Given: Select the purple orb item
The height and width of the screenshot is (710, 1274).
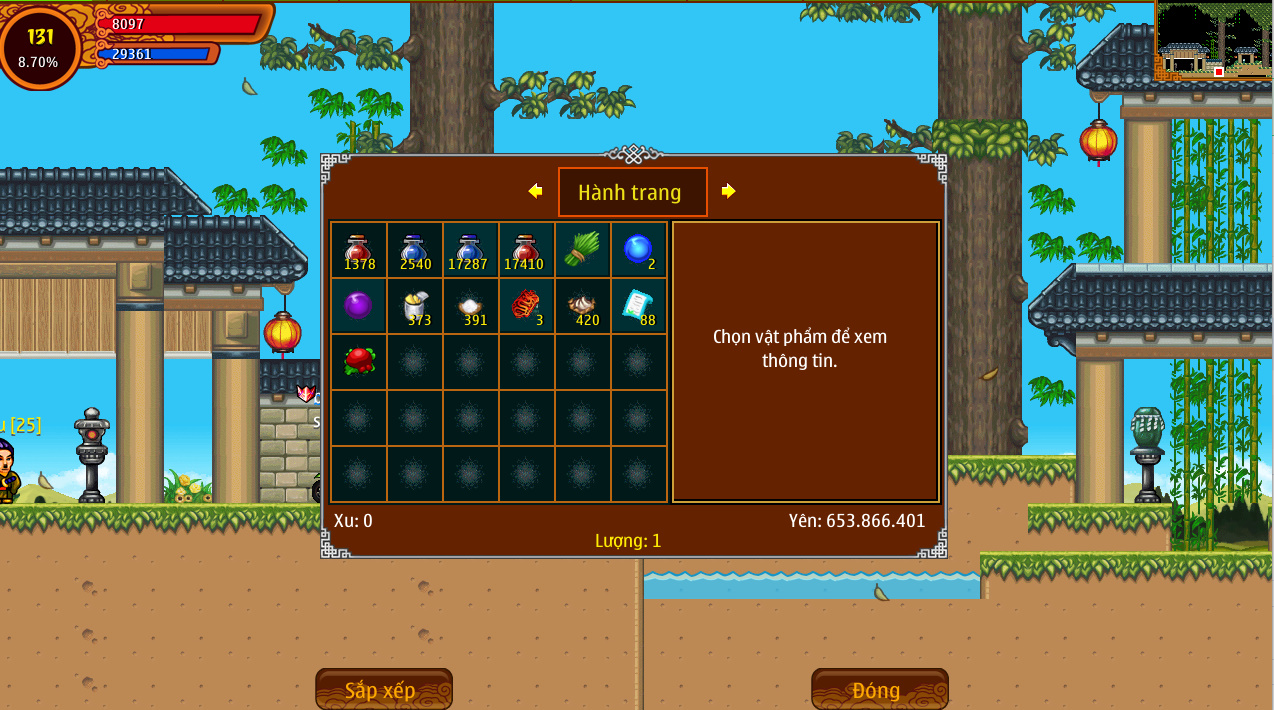Looking at the screenshot, I should click(359, 306).
